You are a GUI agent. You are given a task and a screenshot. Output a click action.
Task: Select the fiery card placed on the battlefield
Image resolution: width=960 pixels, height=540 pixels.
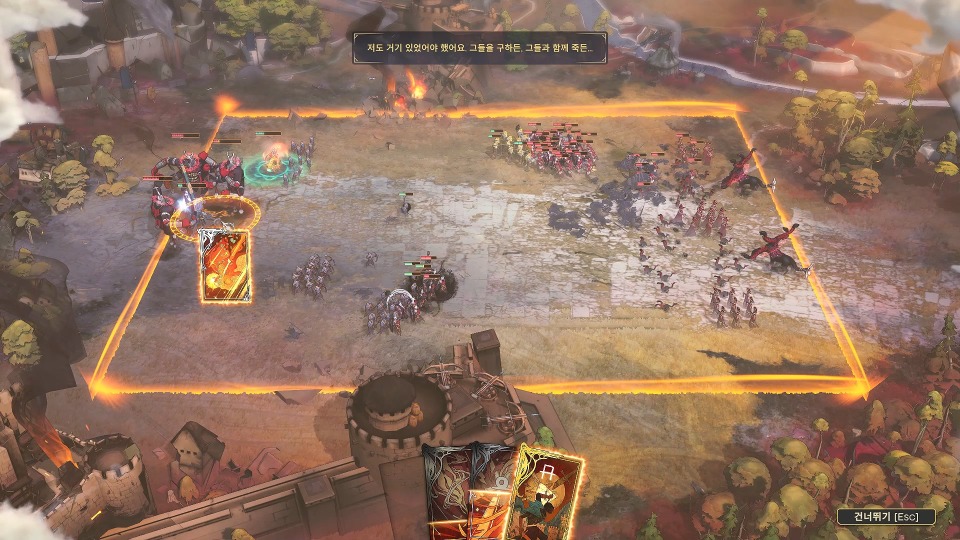(x=225, y=265)
